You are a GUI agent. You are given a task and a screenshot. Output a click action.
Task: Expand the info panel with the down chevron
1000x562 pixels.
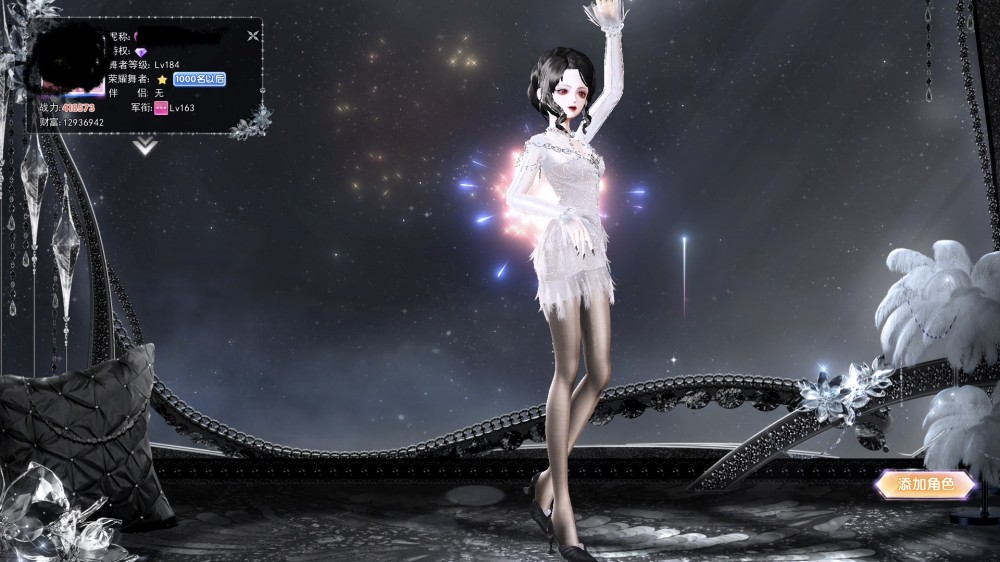(x=146, y=146)
